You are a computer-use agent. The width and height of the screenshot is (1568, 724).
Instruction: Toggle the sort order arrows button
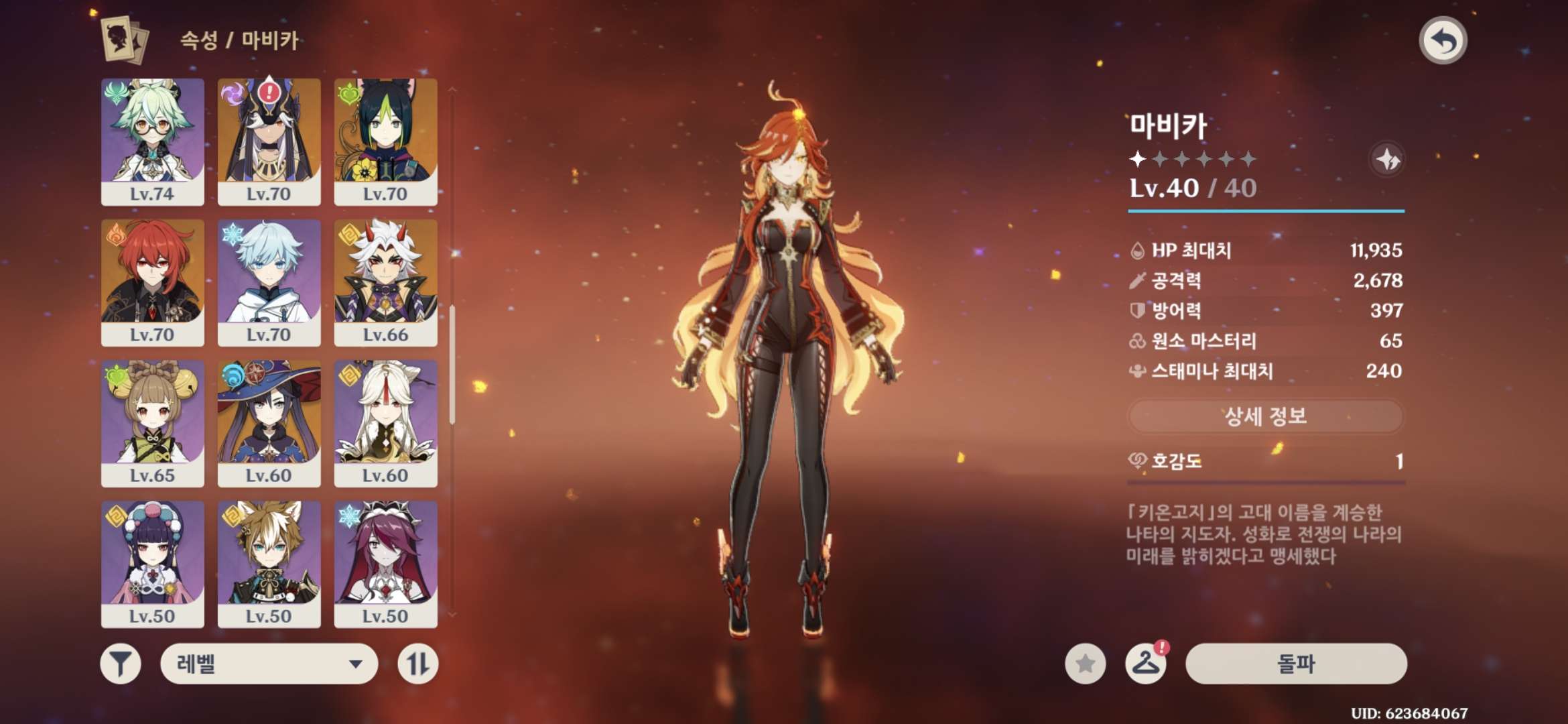point(417,664)
